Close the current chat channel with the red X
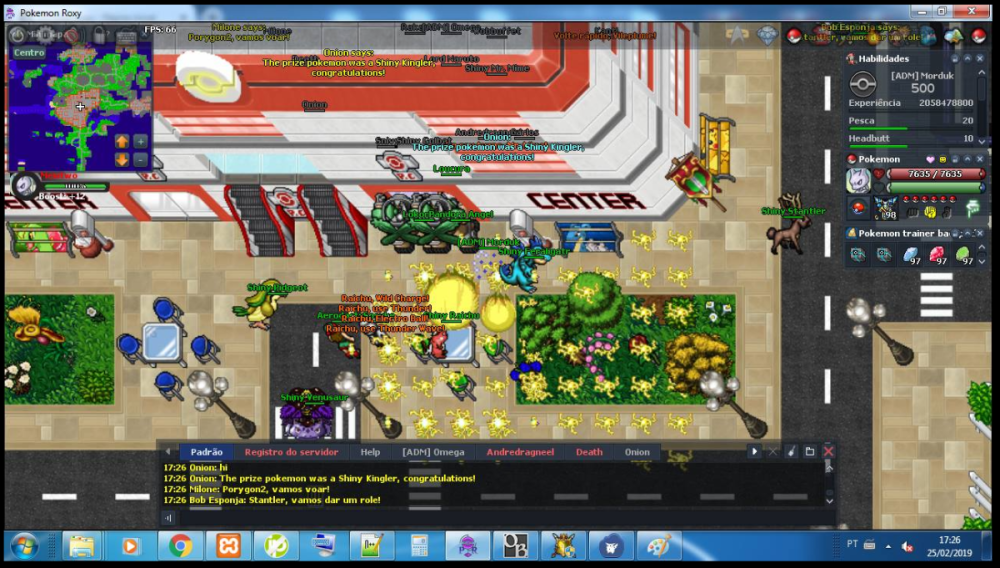The width and height of the screenshot is (1000, 568). coord(828,452)
